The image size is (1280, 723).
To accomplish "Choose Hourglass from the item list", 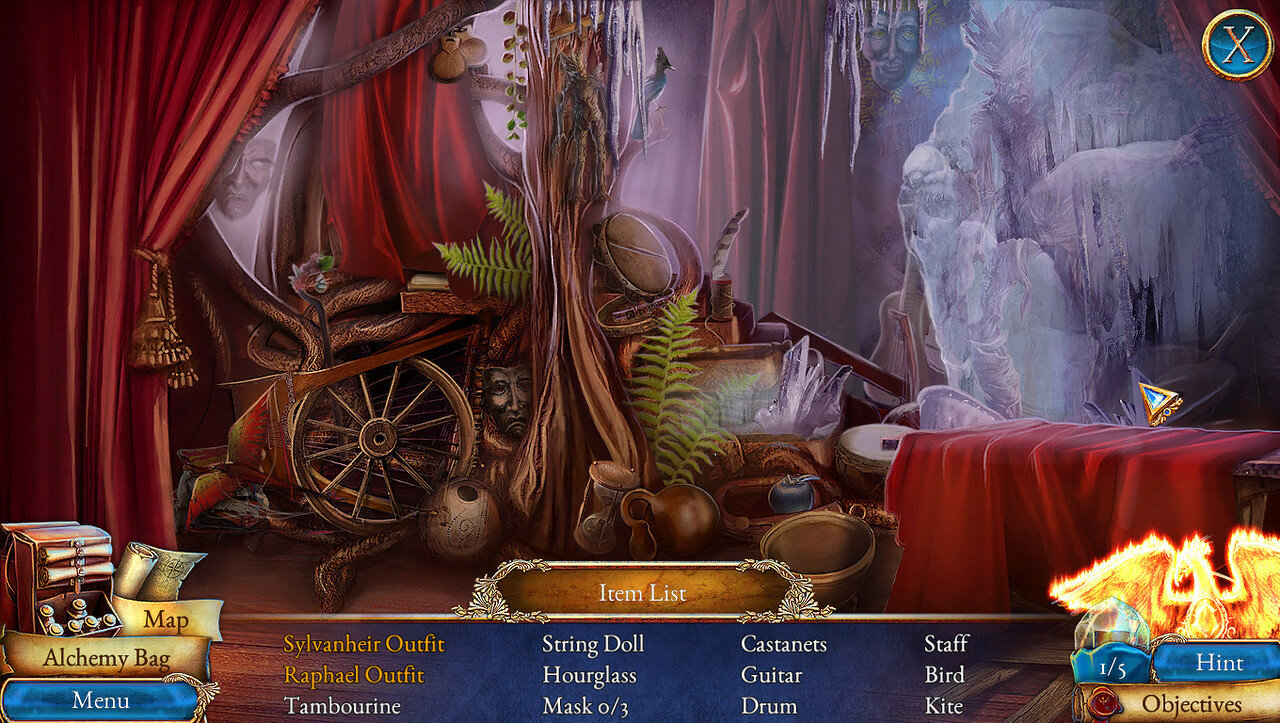I will tap(591, 675).
